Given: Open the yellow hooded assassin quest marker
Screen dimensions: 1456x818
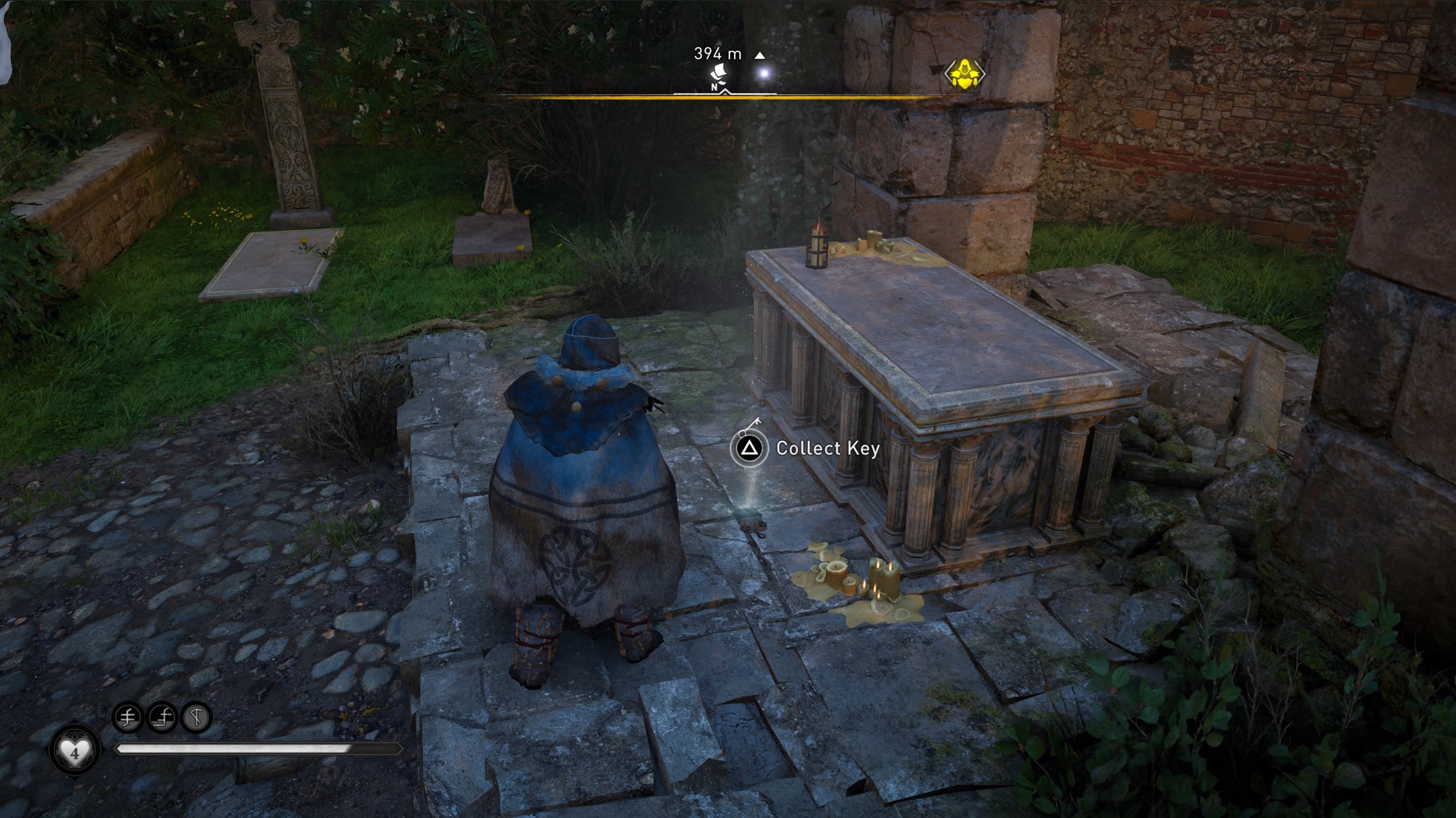Looking at the screenshot, I should pyautogui.click(x=964, y=74).
